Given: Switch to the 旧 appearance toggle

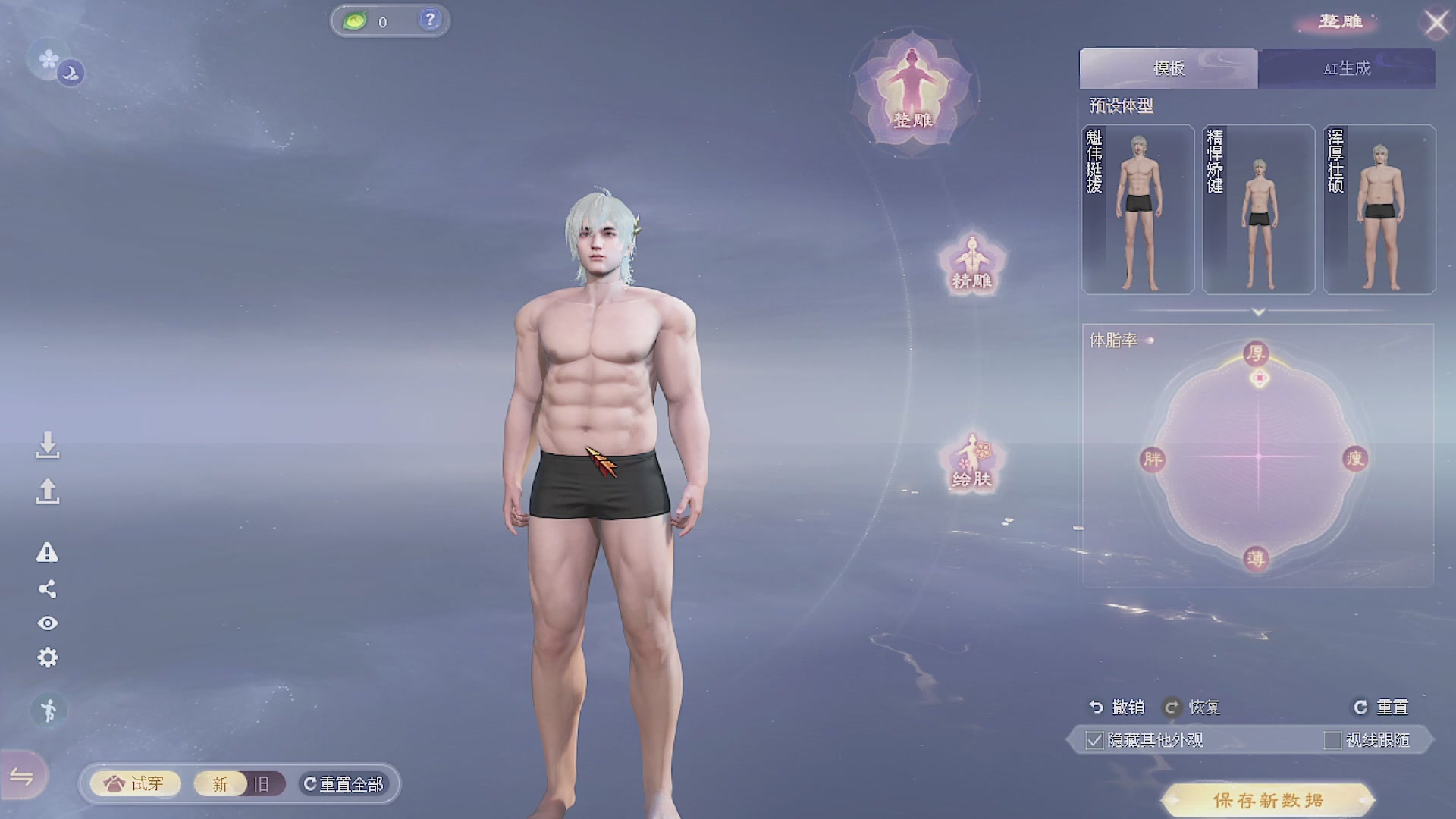Looking at the screenshot, I should tap(262, 783).
